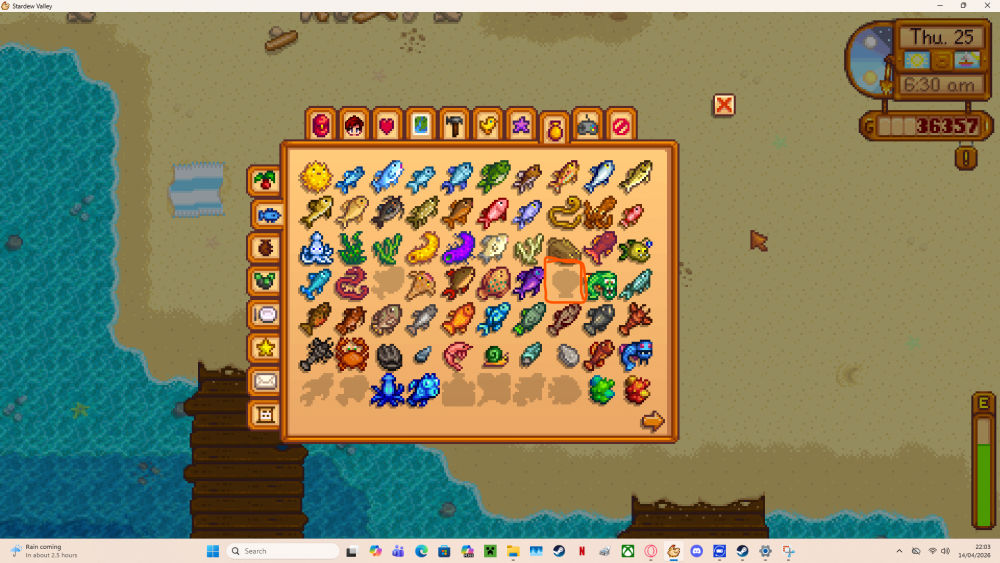Select the Exit Game tab
Screen dimensions: 1000x563
(621, 125)
